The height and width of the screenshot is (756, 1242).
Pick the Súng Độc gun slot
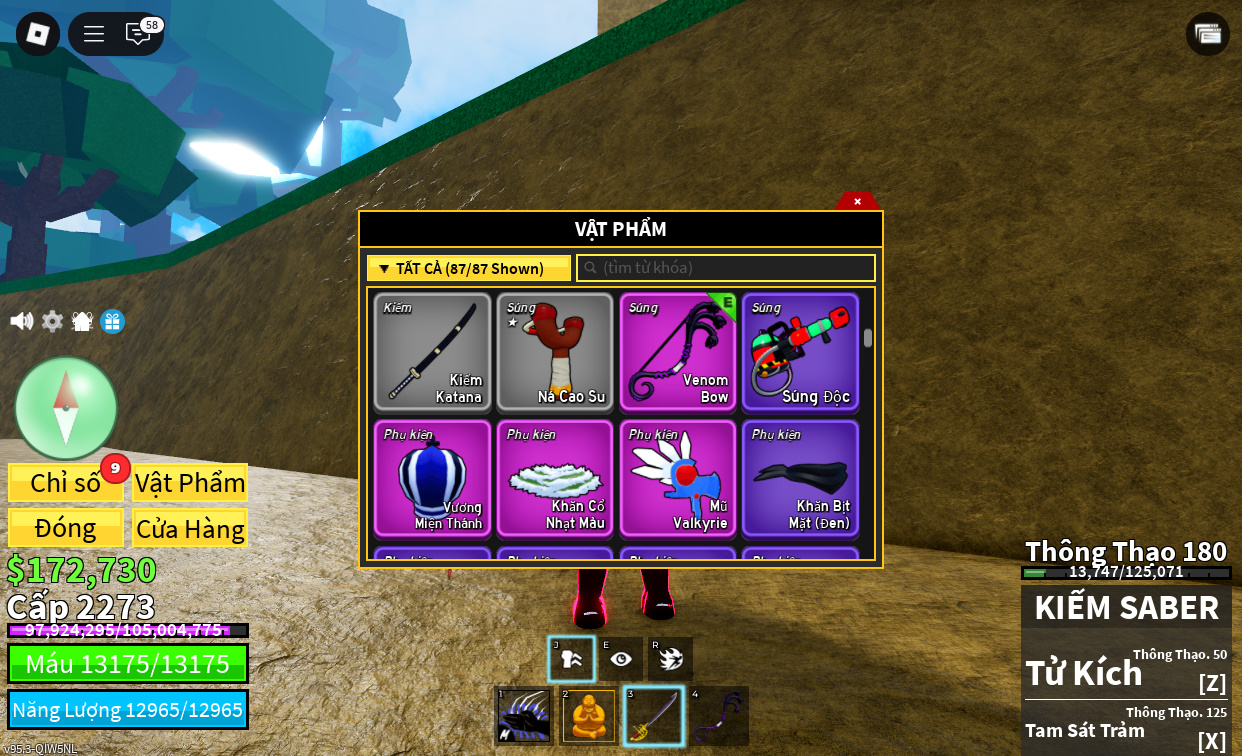(800, 352)
